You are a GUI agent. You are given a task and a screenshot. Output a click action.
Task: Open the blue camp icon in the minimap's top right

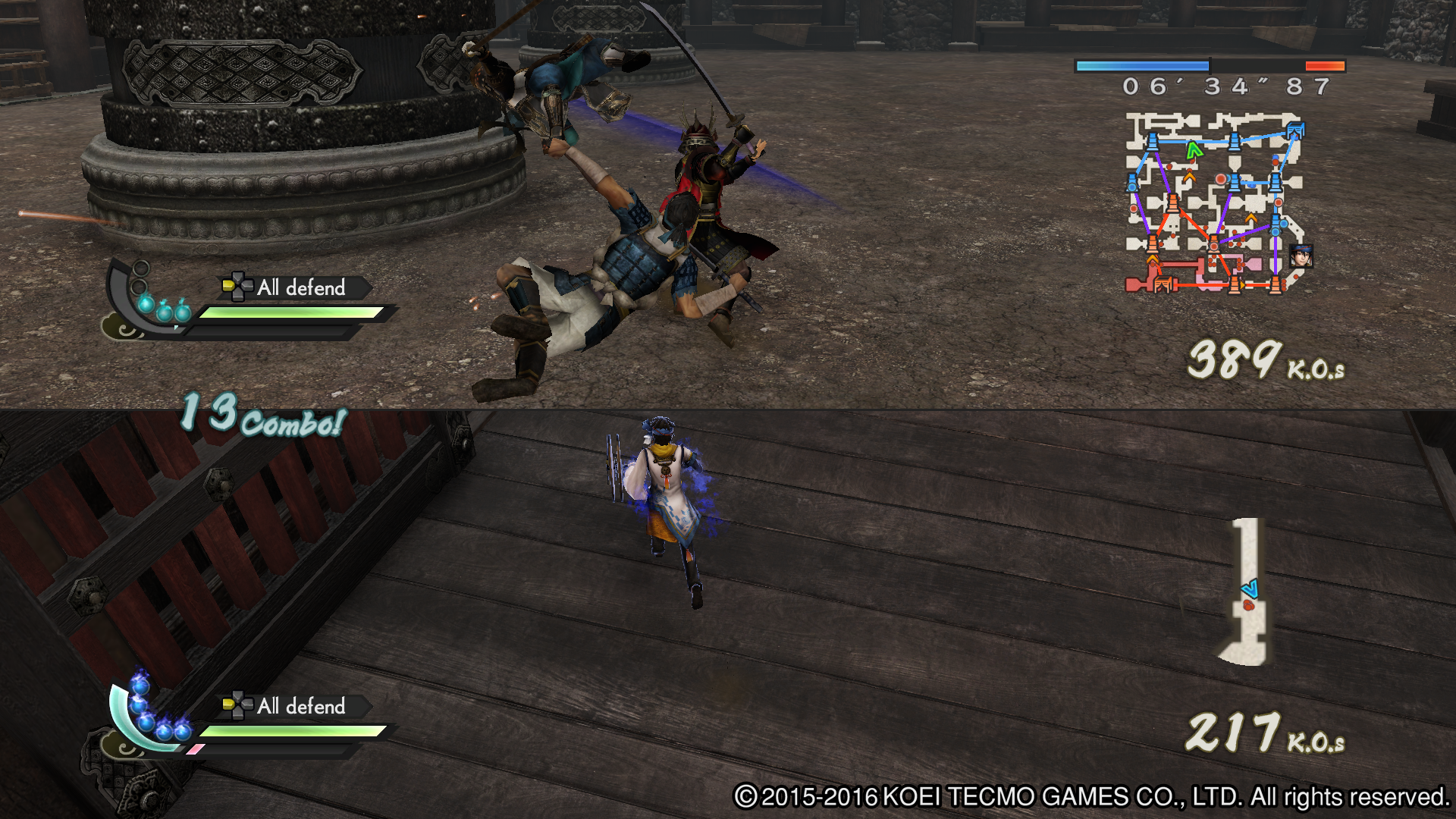tap(1295, 130)
